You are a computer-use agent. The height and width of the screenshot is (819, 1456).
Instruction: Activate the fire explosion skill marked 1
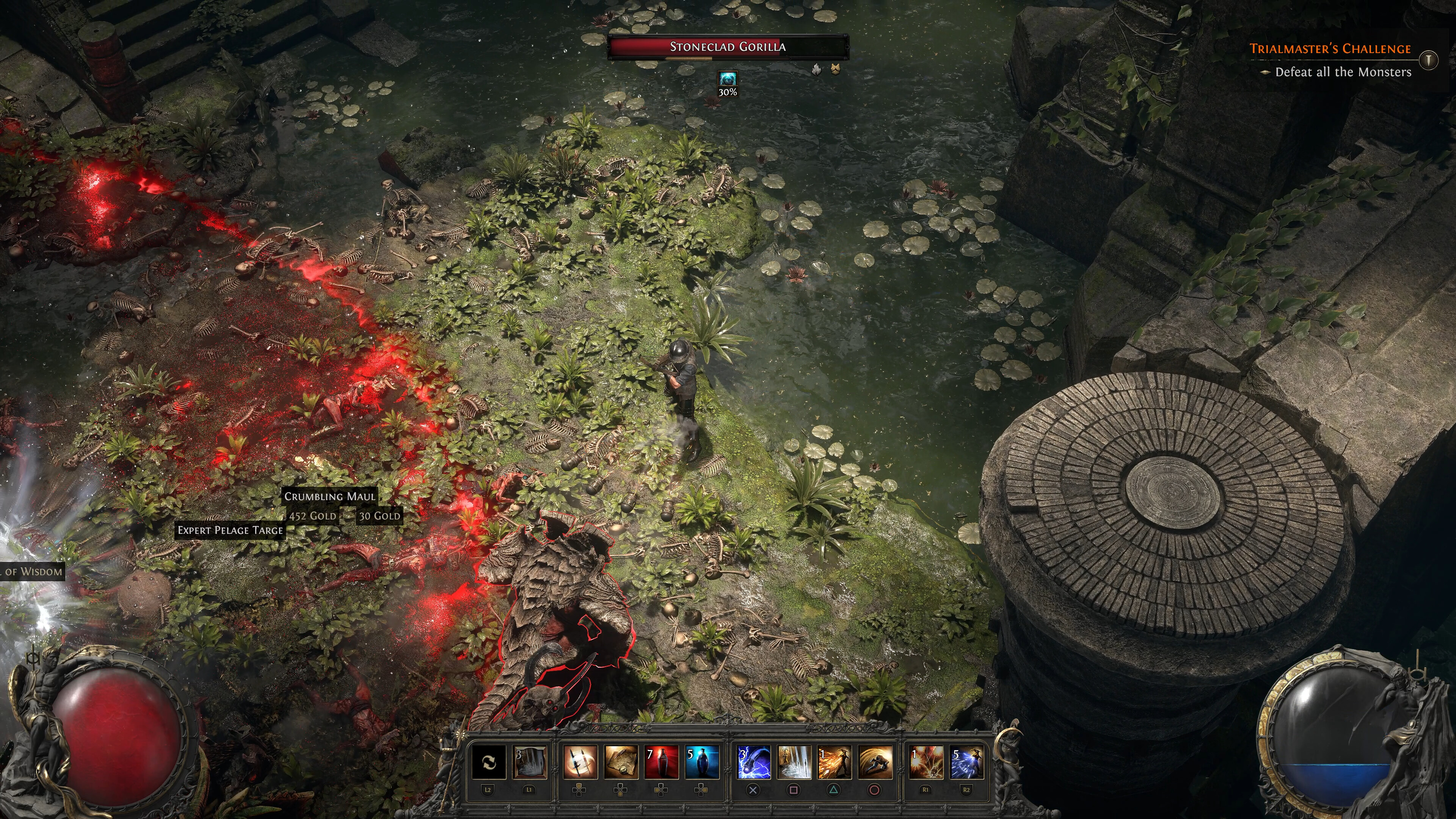[x=926, y=762]
